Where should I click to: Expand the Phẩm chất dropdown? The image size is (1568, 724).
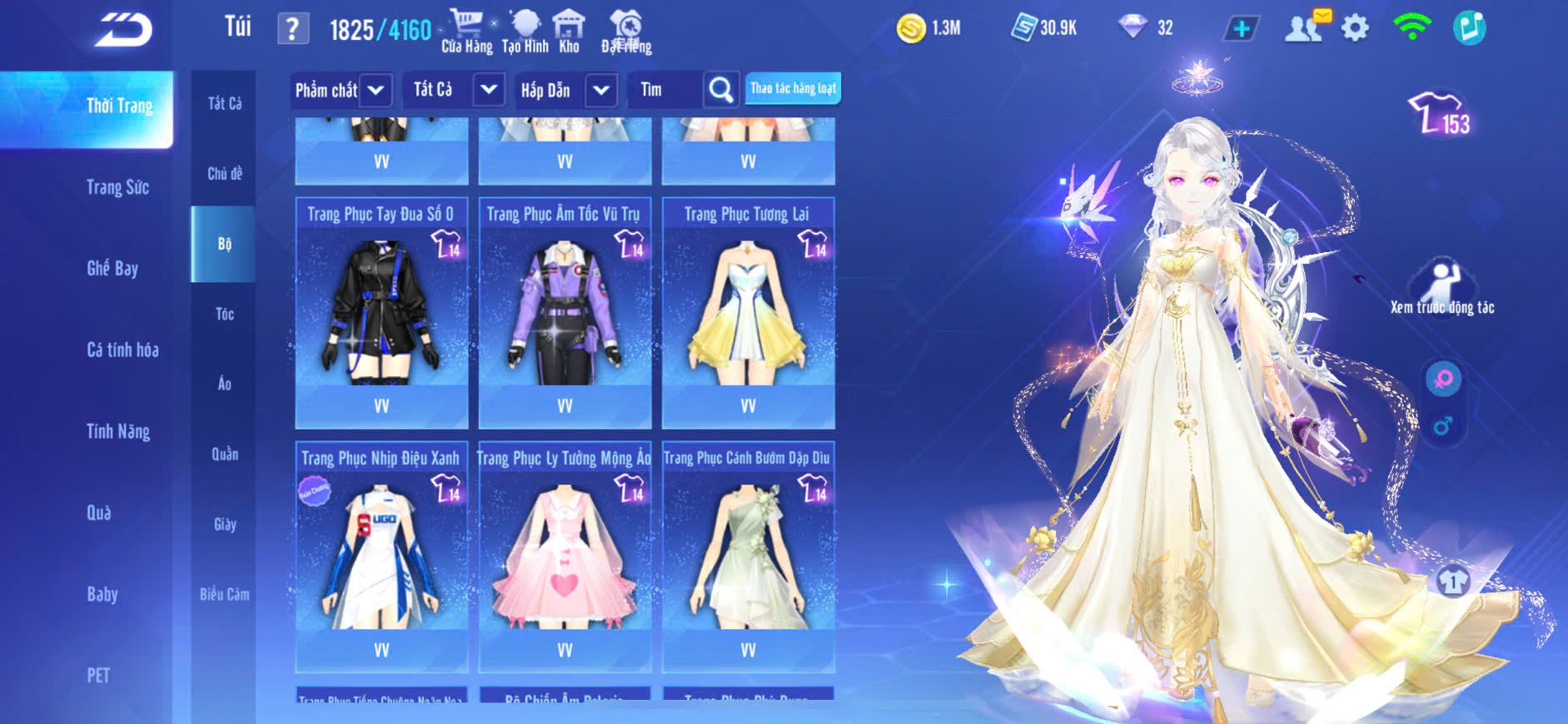click(x=341, y=90)
